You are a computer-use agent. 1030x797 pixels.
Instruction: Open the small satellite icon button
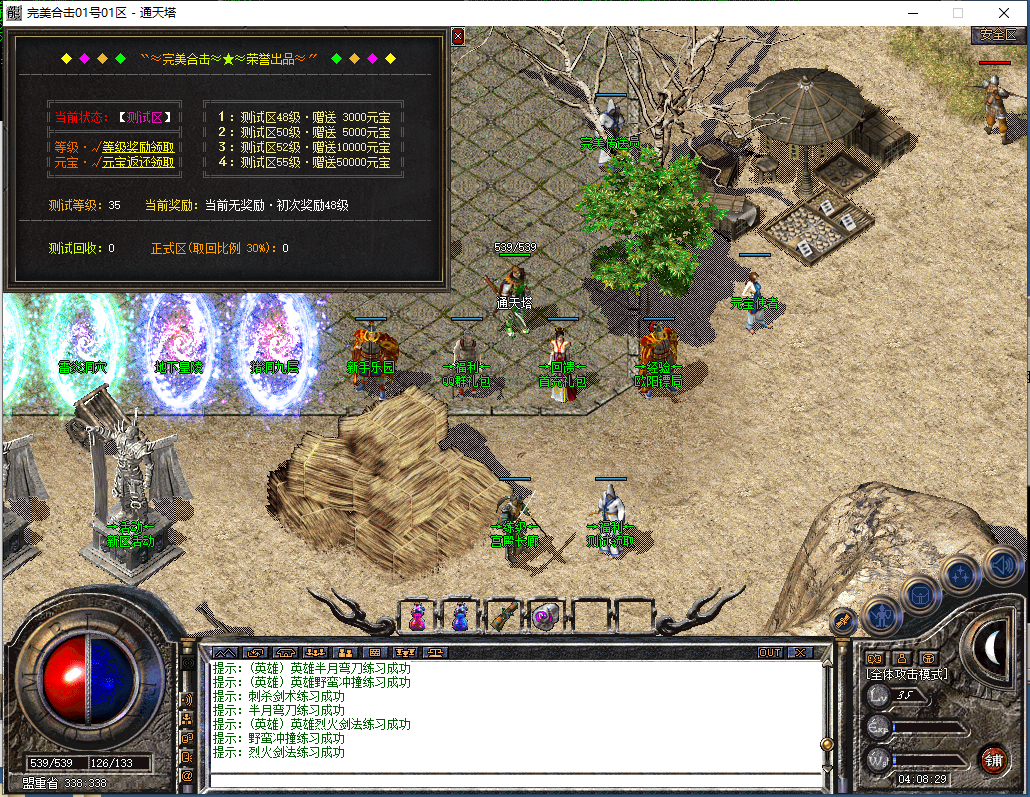click(x=843, y=620)
